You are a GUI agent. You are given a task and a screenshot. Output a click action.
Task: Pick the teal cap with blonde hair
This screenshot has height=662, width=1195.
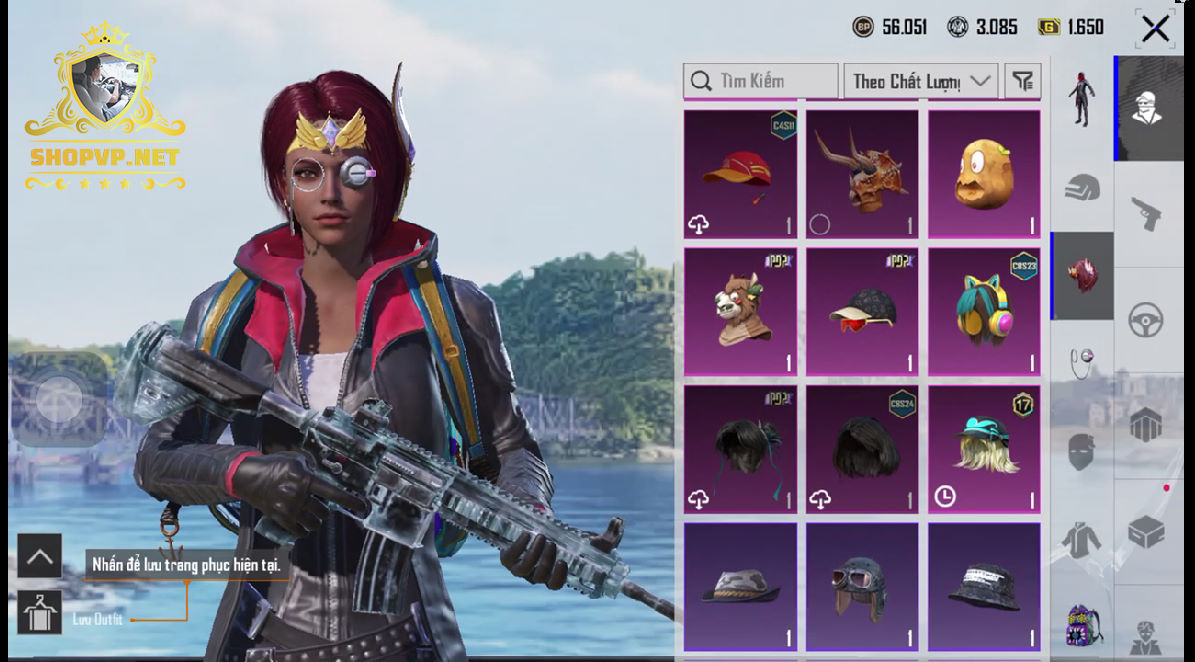pos(984,449)
